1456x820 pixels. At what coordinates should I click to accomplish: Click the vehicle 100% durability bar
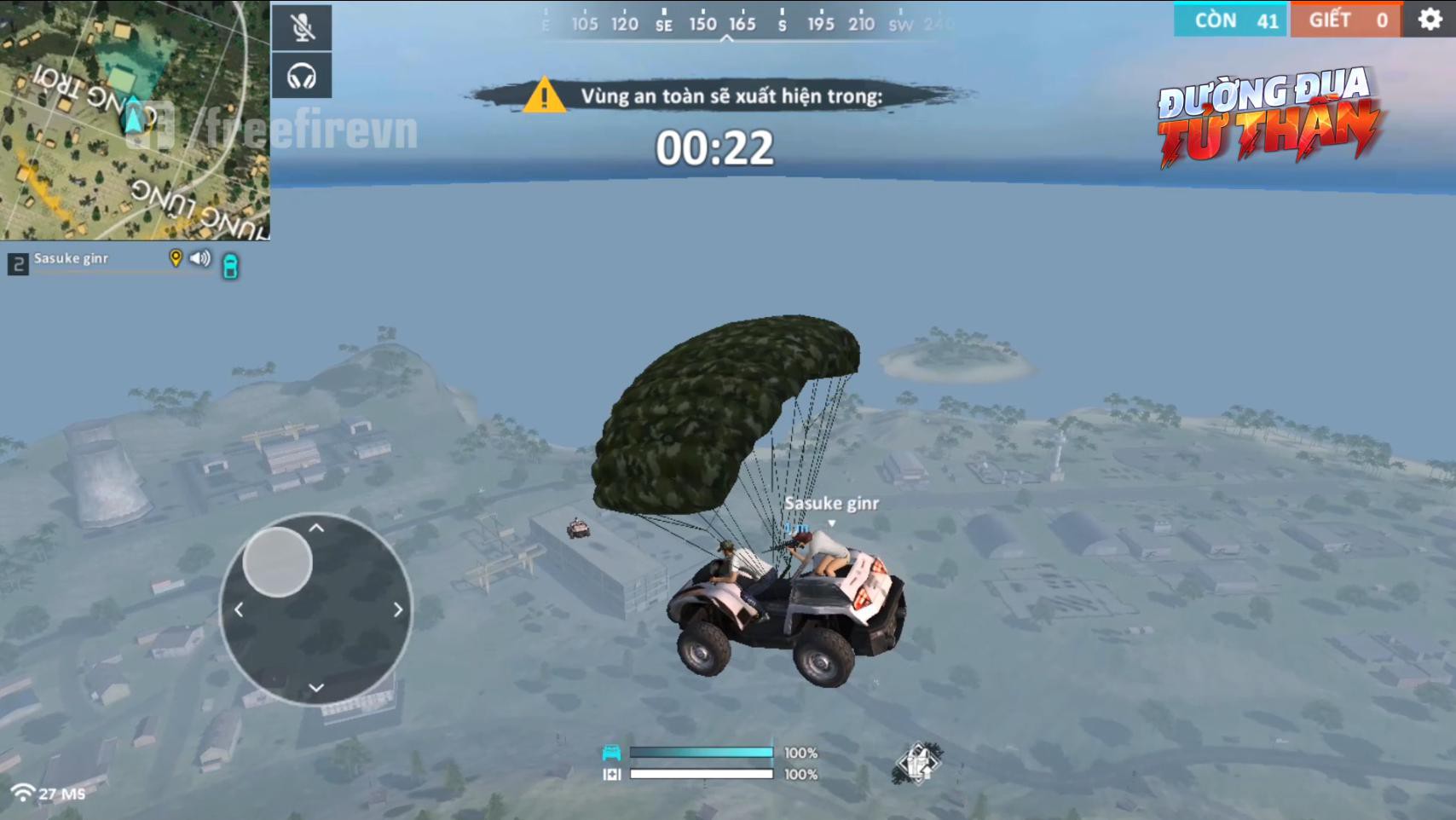click(702, 753)
